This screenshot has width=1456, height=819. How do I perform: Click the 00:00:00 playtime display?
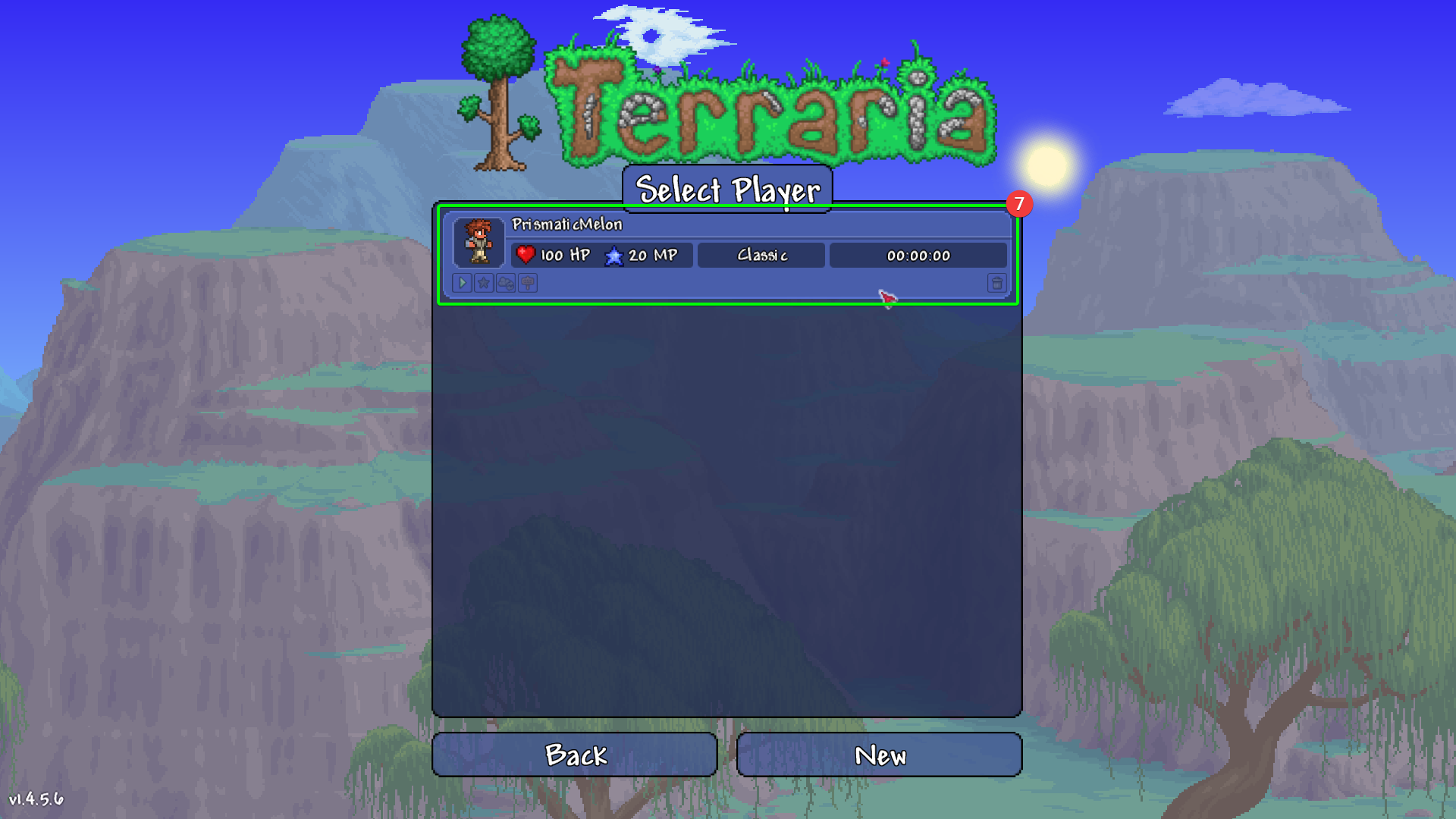[918, 256]
